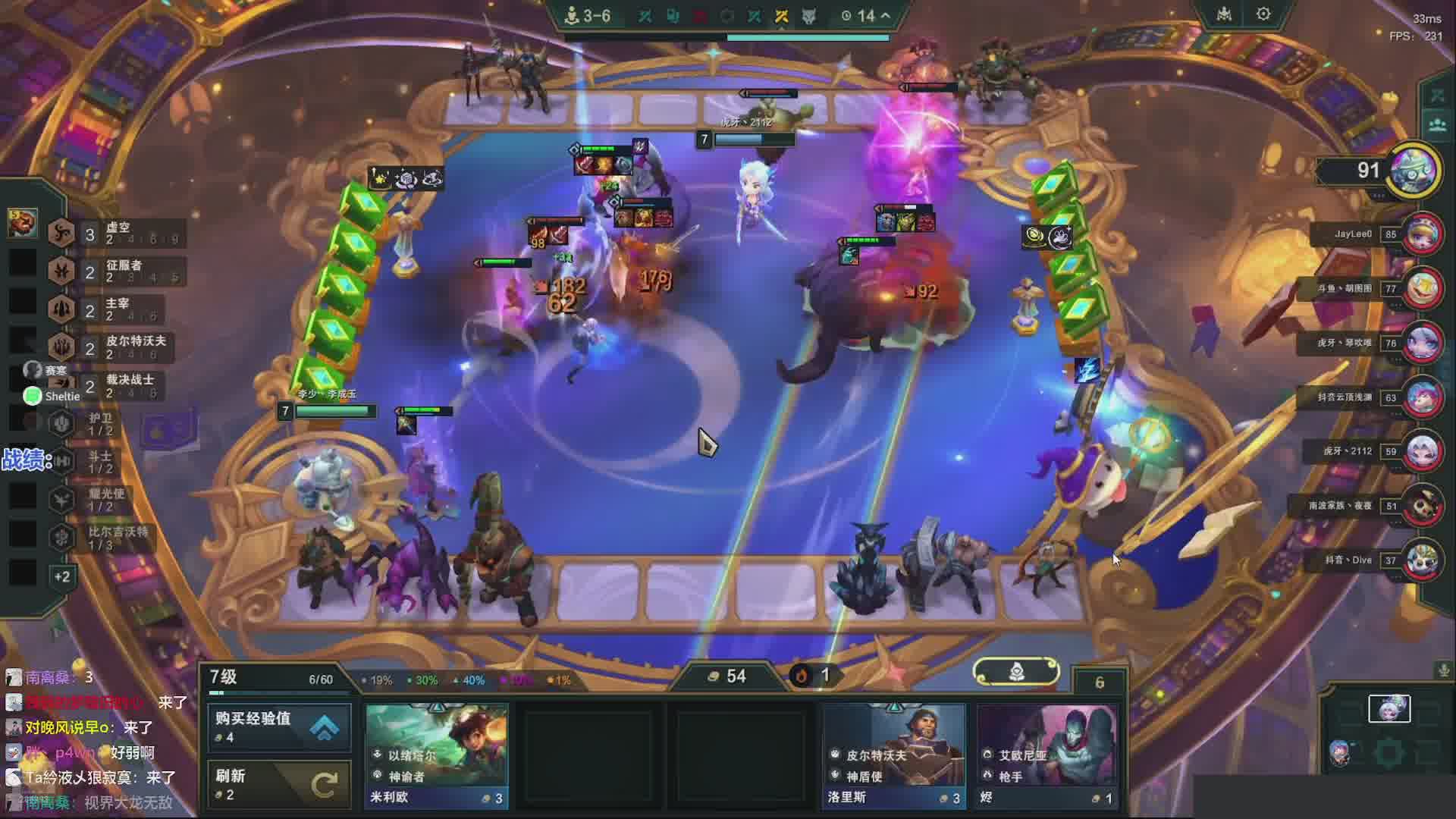Expand the stage timer dropdown arrow
The width and height of the screenshot is (1456, 819).
886,15
